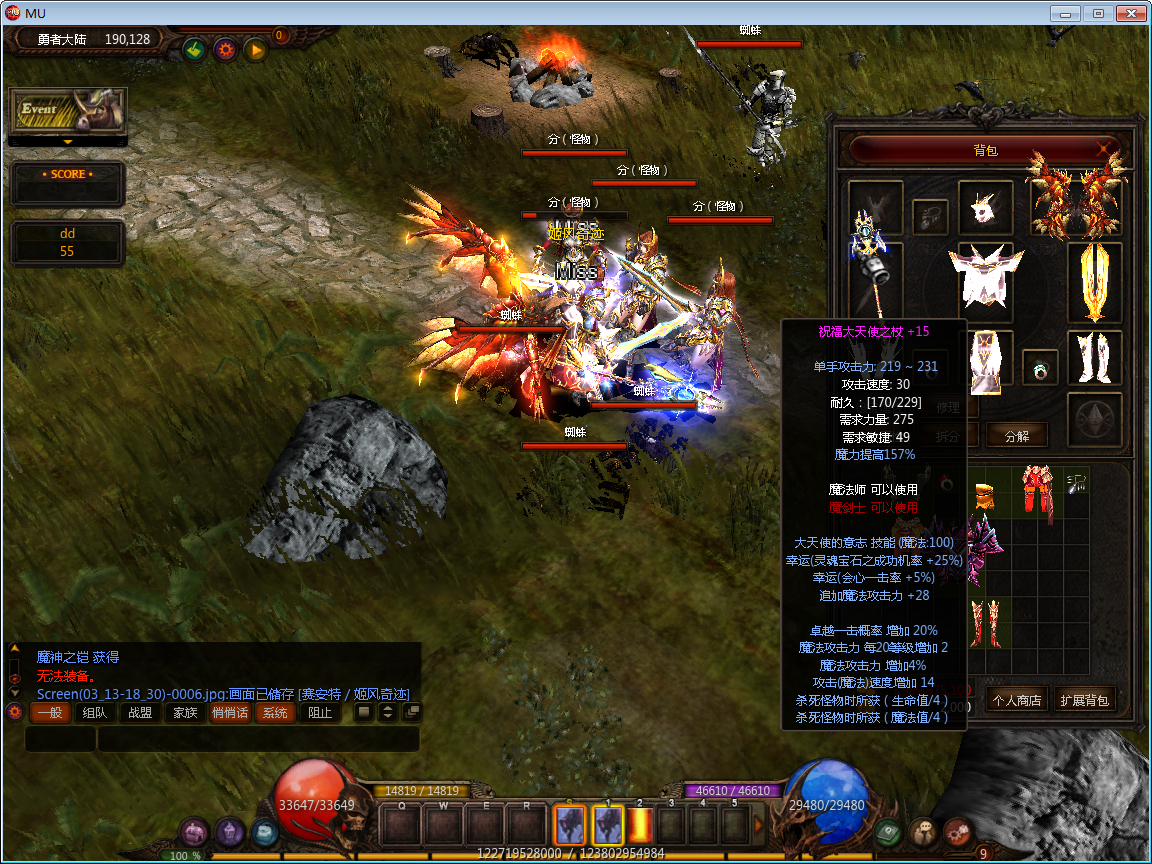The width and height of the screenshot is (1152, 864).
Task: Select the equipped ring slot
Action: (x=1040, y=367)
